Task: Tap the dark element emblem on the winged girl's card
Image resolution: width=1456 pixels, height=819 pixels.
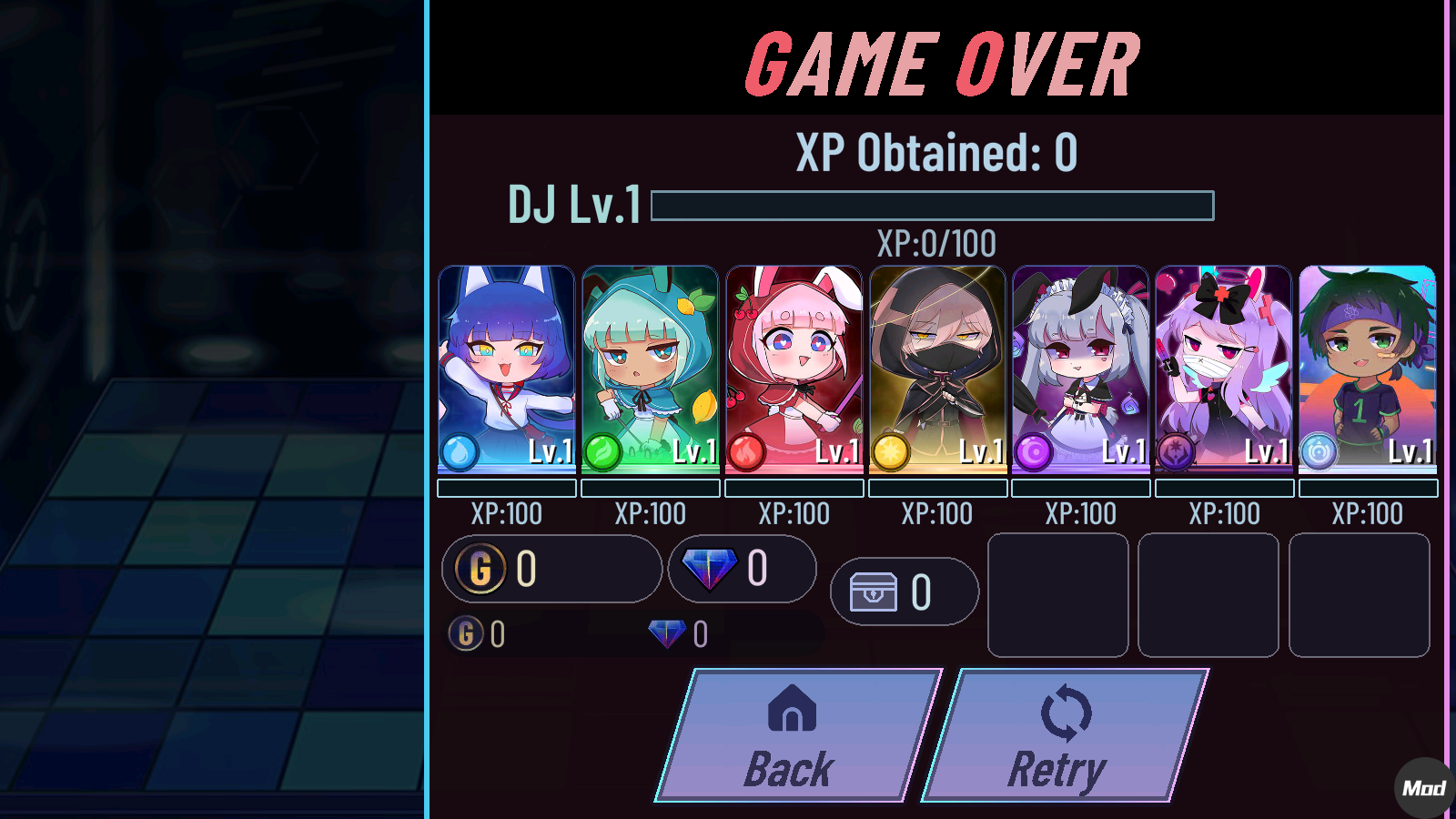Action: [1176, 450]
